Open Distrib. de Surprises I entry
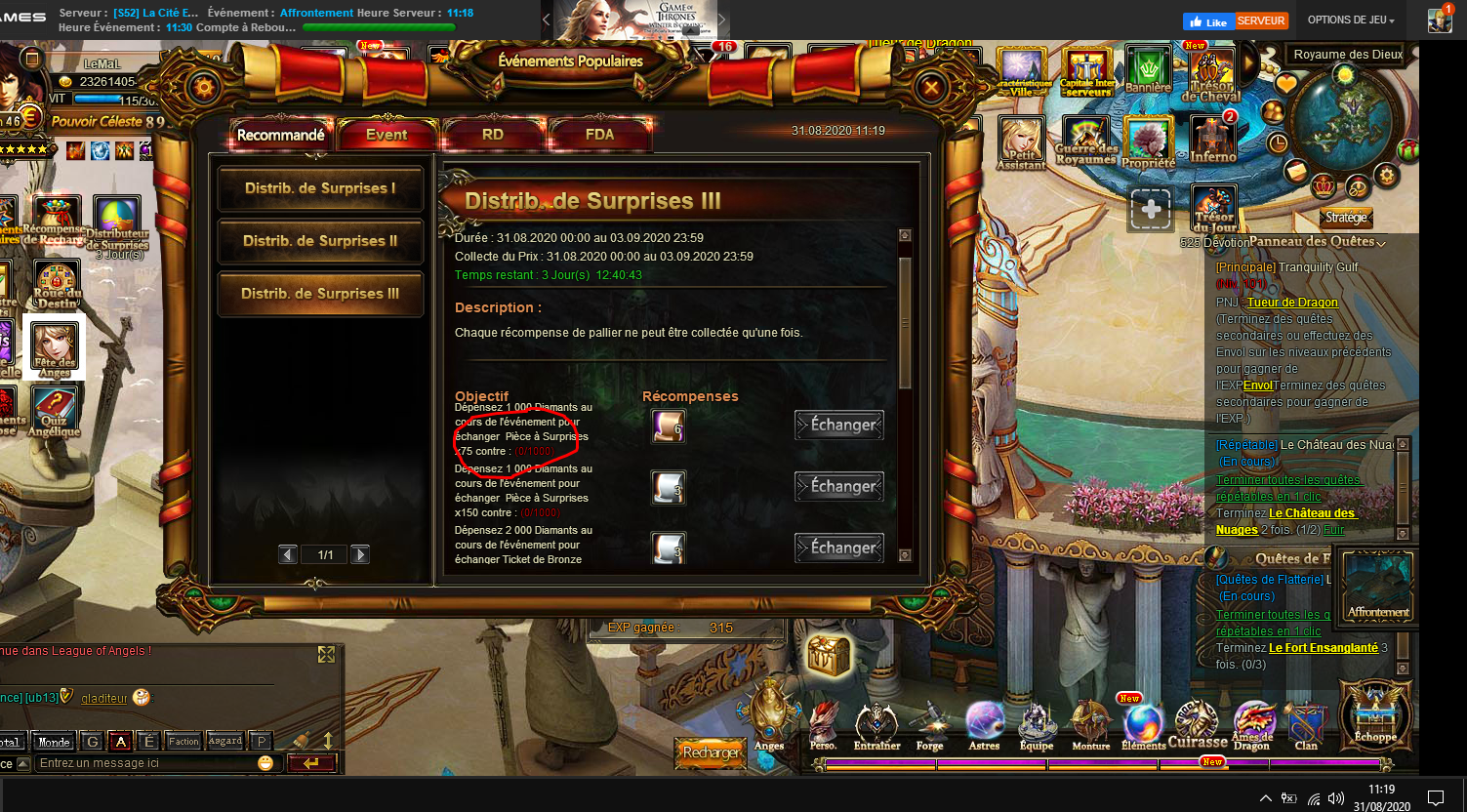The height and width of the screenshot is (812, 1467). click(x=320, y=188)
